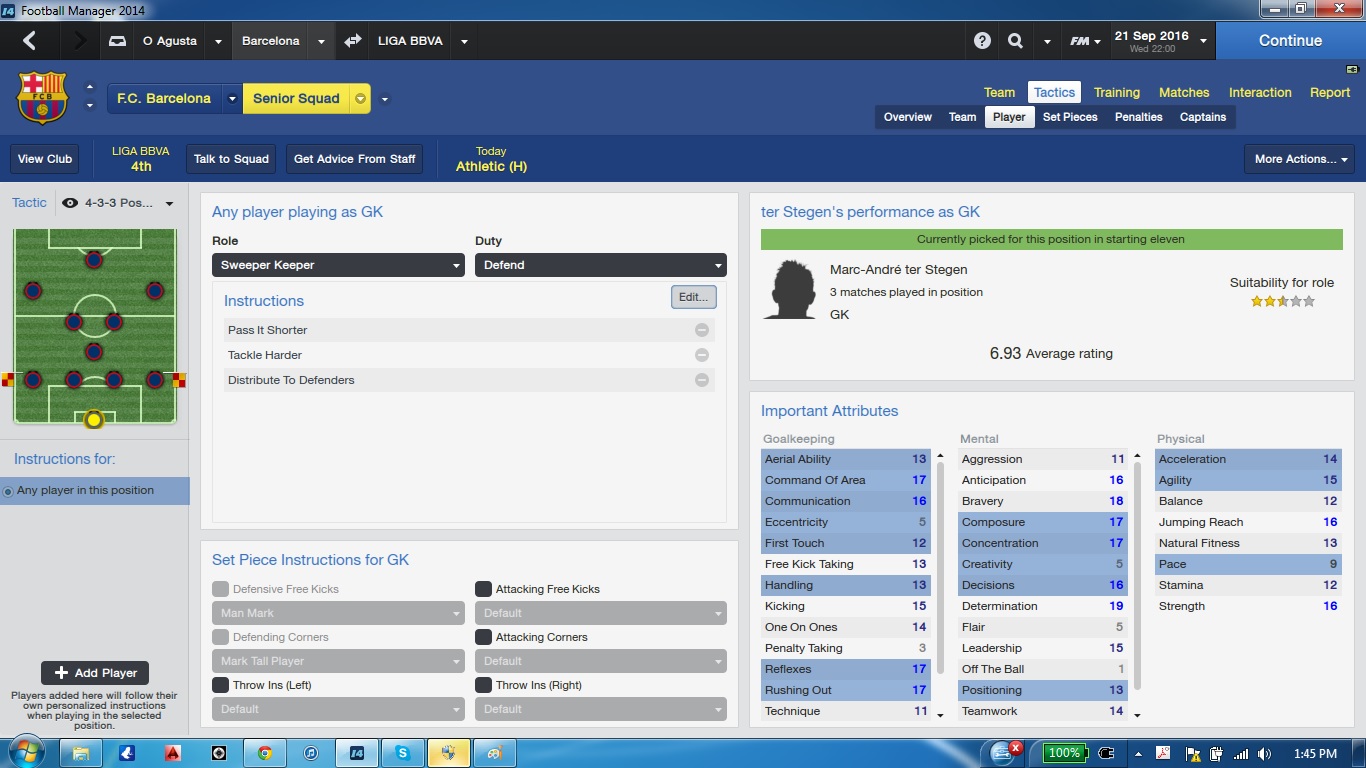Viewport: 1366px width, 768px height.
Task: Click the Continue button
Action: click(1290, 41)
